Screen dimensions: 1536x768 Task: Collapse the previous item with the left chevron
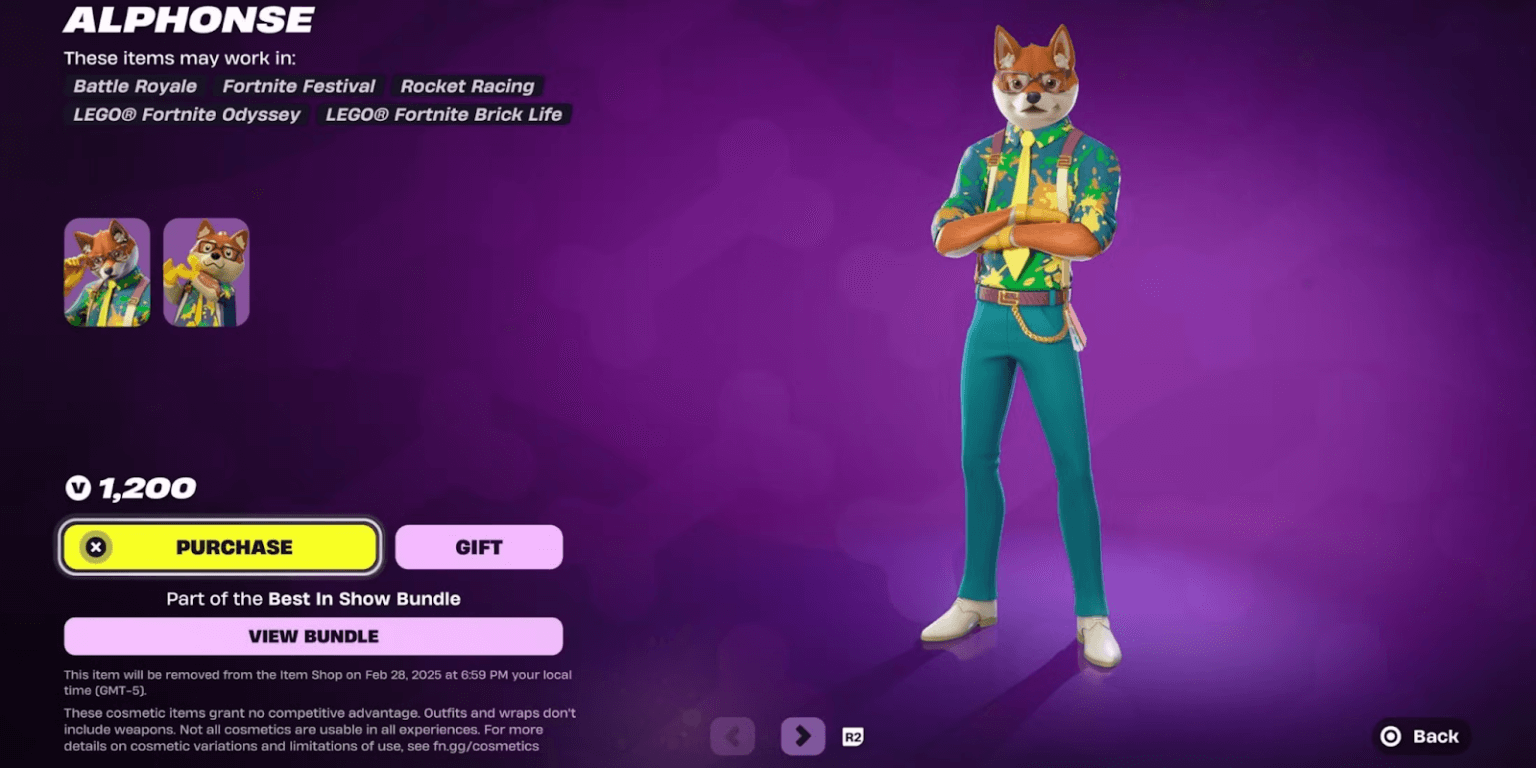pyautogui.click(x=732, y=735)
